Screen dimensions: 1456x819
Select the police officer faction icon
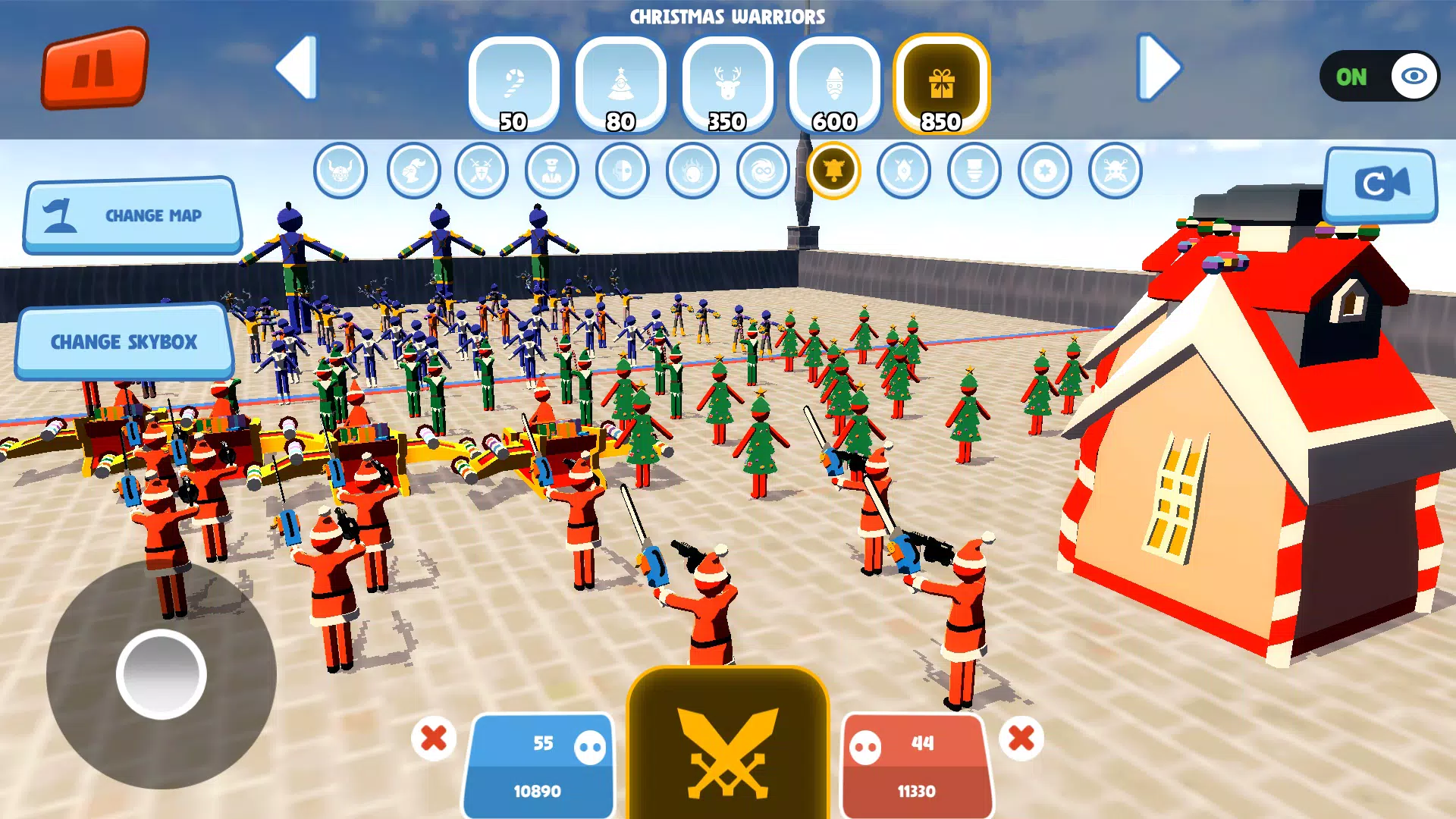[x=551, y=171]
